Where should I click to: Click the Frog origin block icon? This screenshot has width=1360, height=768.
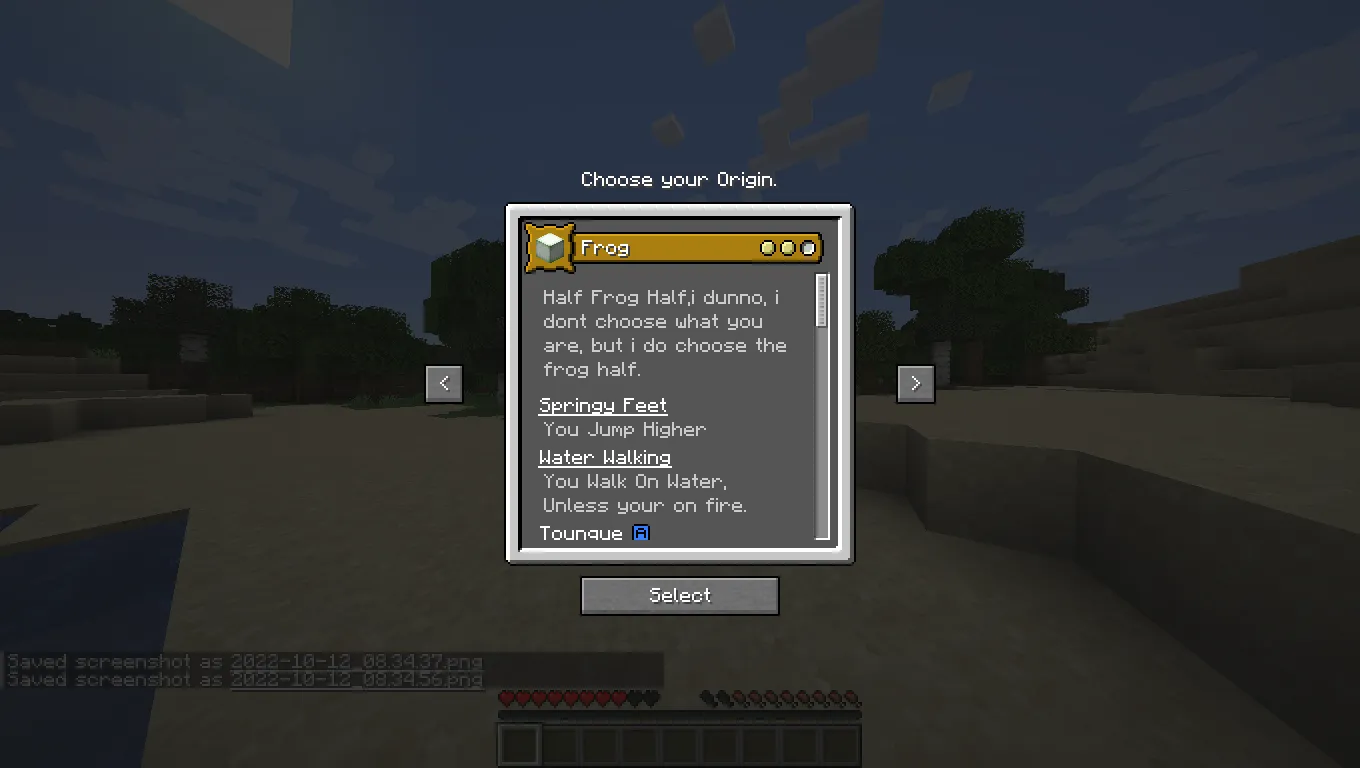551,246
